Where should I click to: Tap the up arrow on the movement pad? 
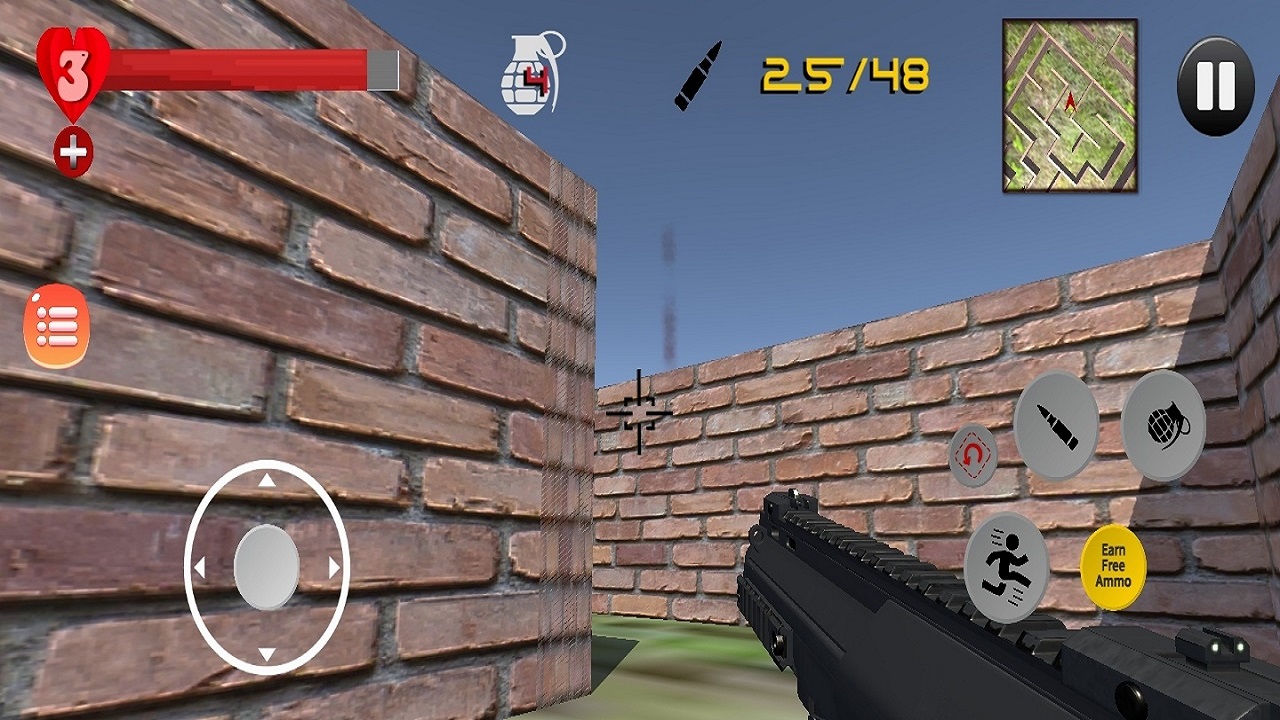(265, 482)
